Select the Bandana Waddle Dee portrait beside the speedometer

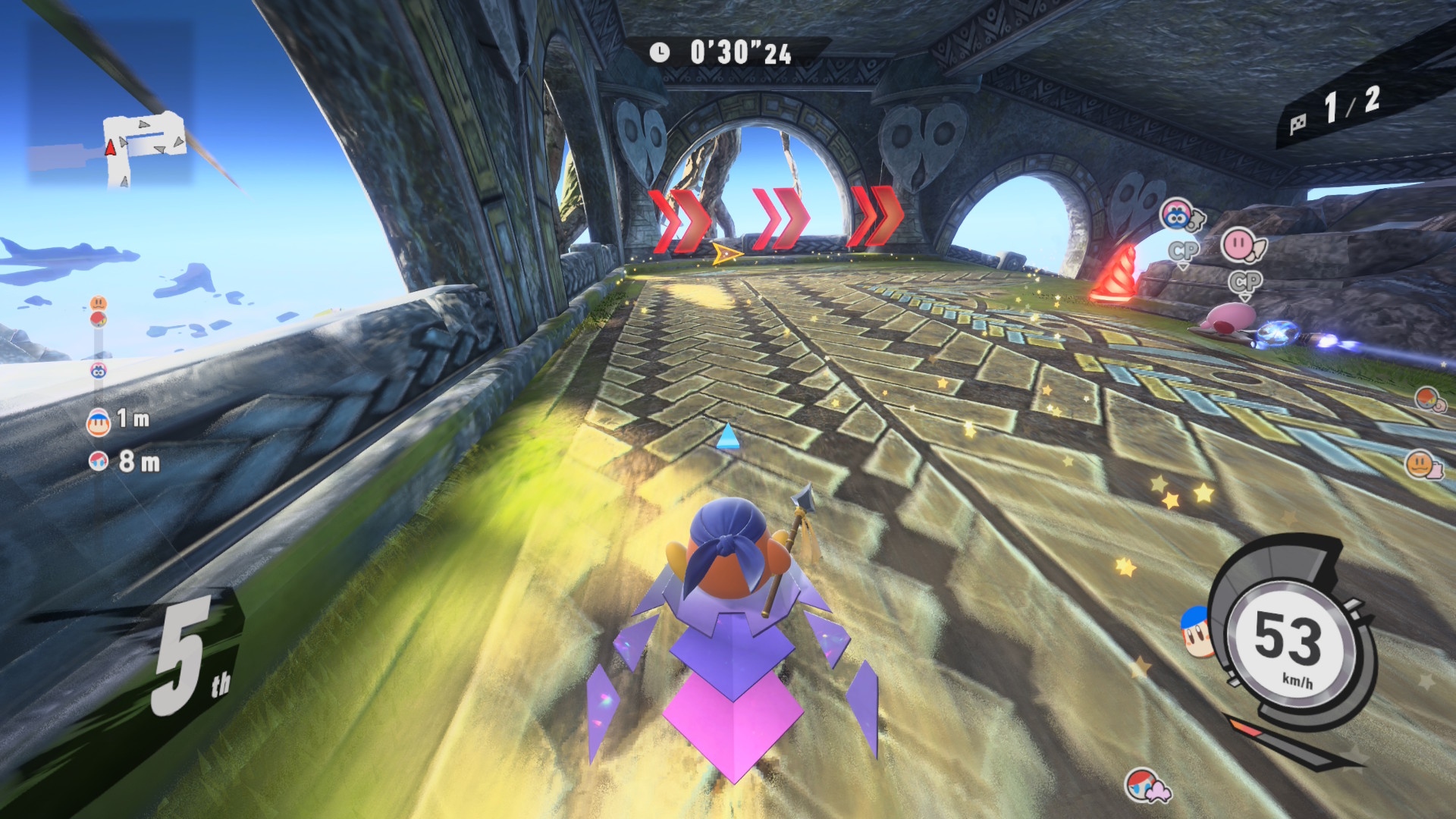click(1195, 631)
